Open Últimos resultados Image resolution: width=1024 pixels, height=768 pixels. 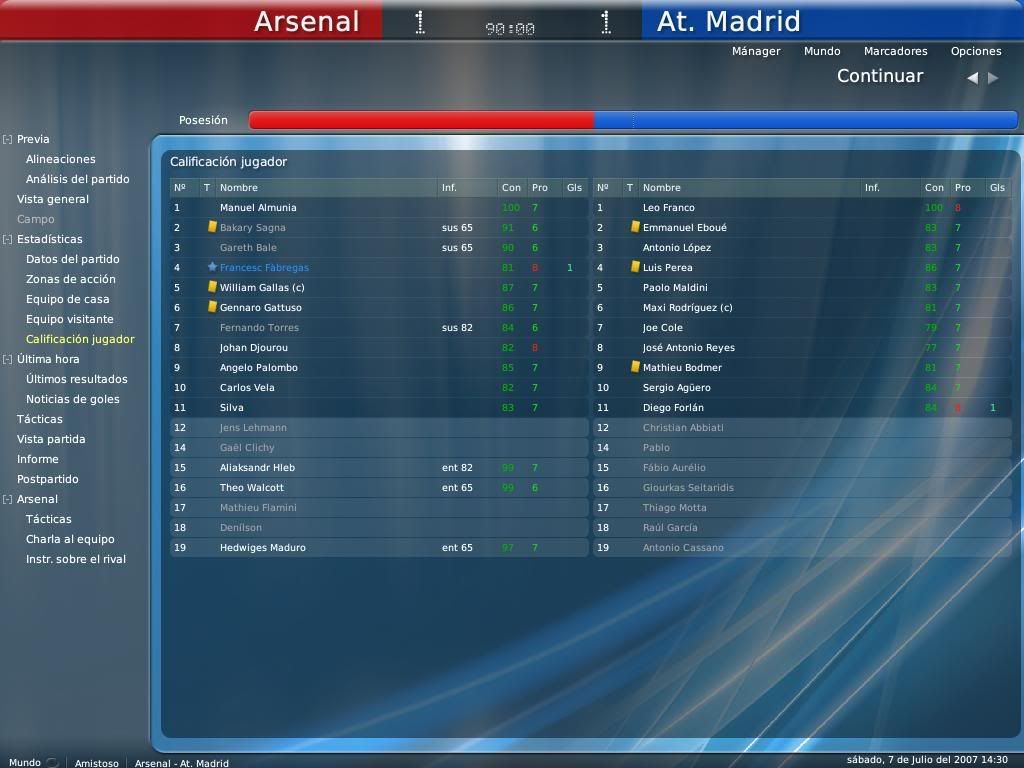coord(77,379)
